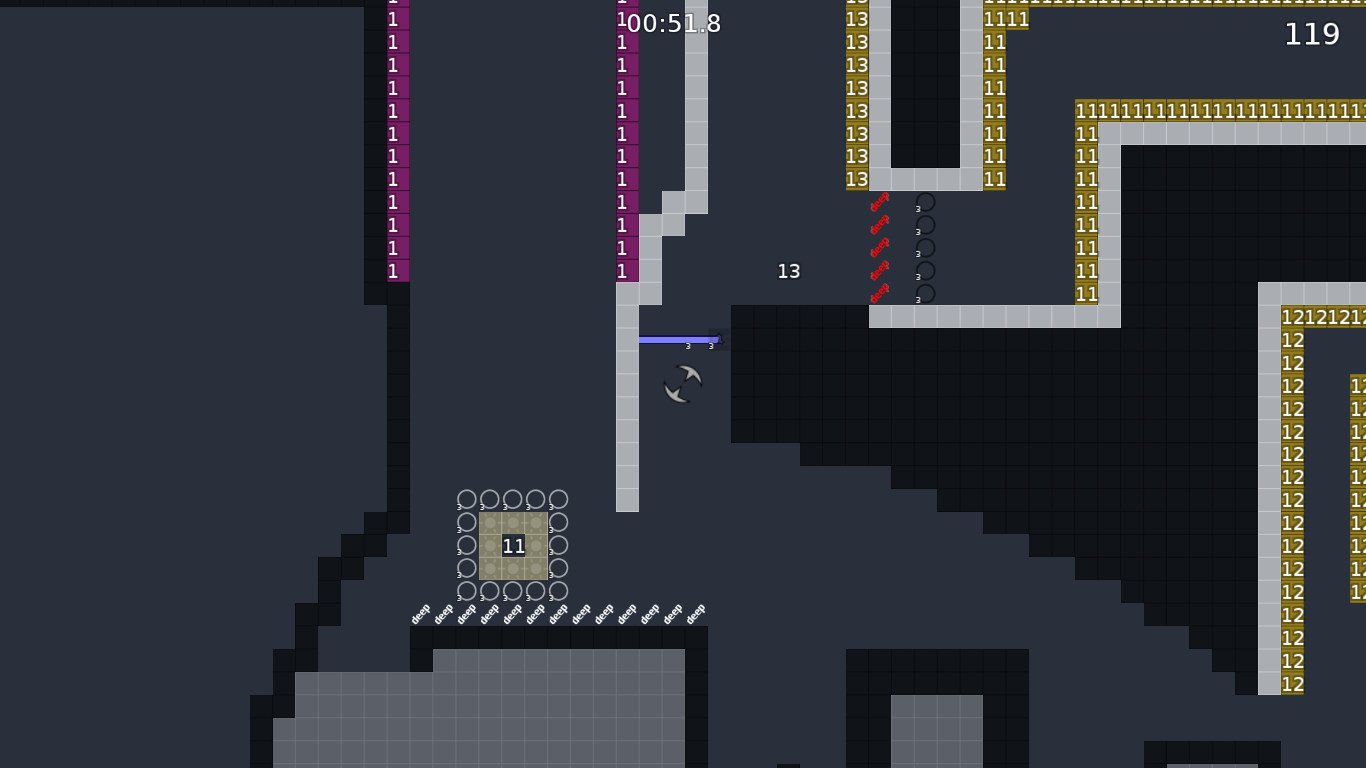Toggle a circle-marked tile below the sunflower square
The height and width of the screenshot is (768, 1366).
tap(514, 590)
